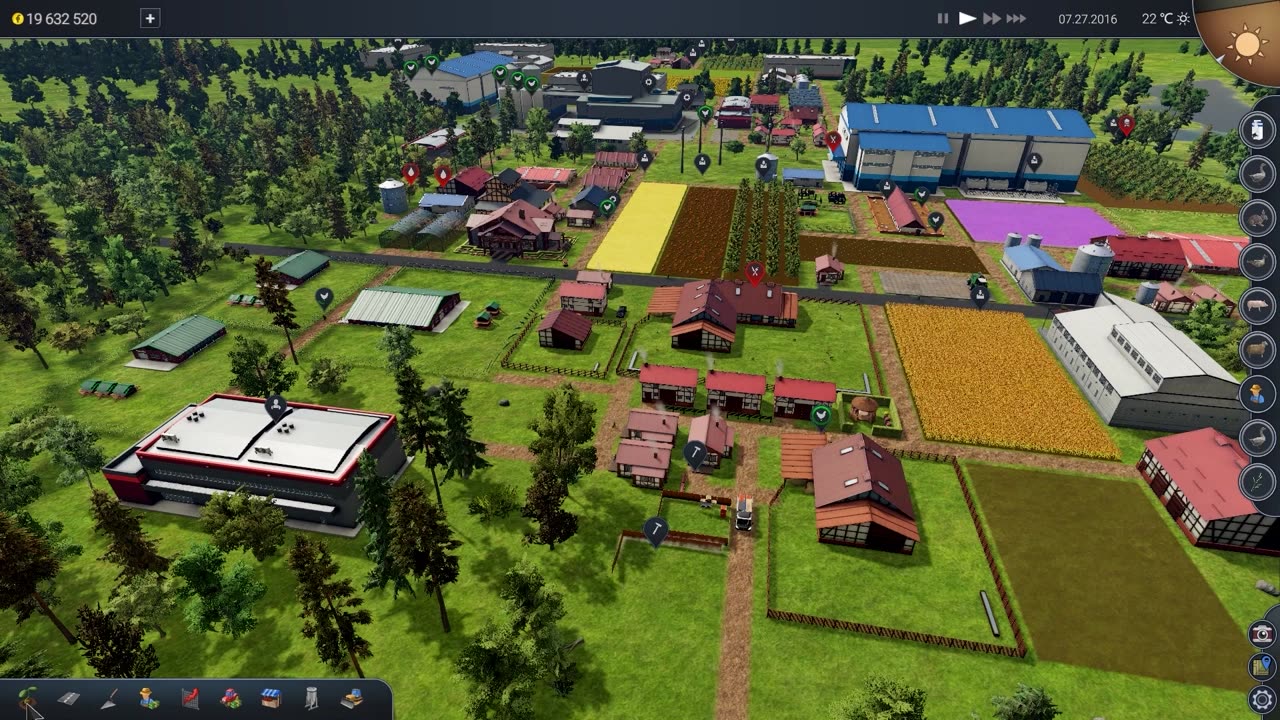Viewport: 1280px width, 720px height.
Task: Click the plus button beside the money
Action: coord(150,18)
